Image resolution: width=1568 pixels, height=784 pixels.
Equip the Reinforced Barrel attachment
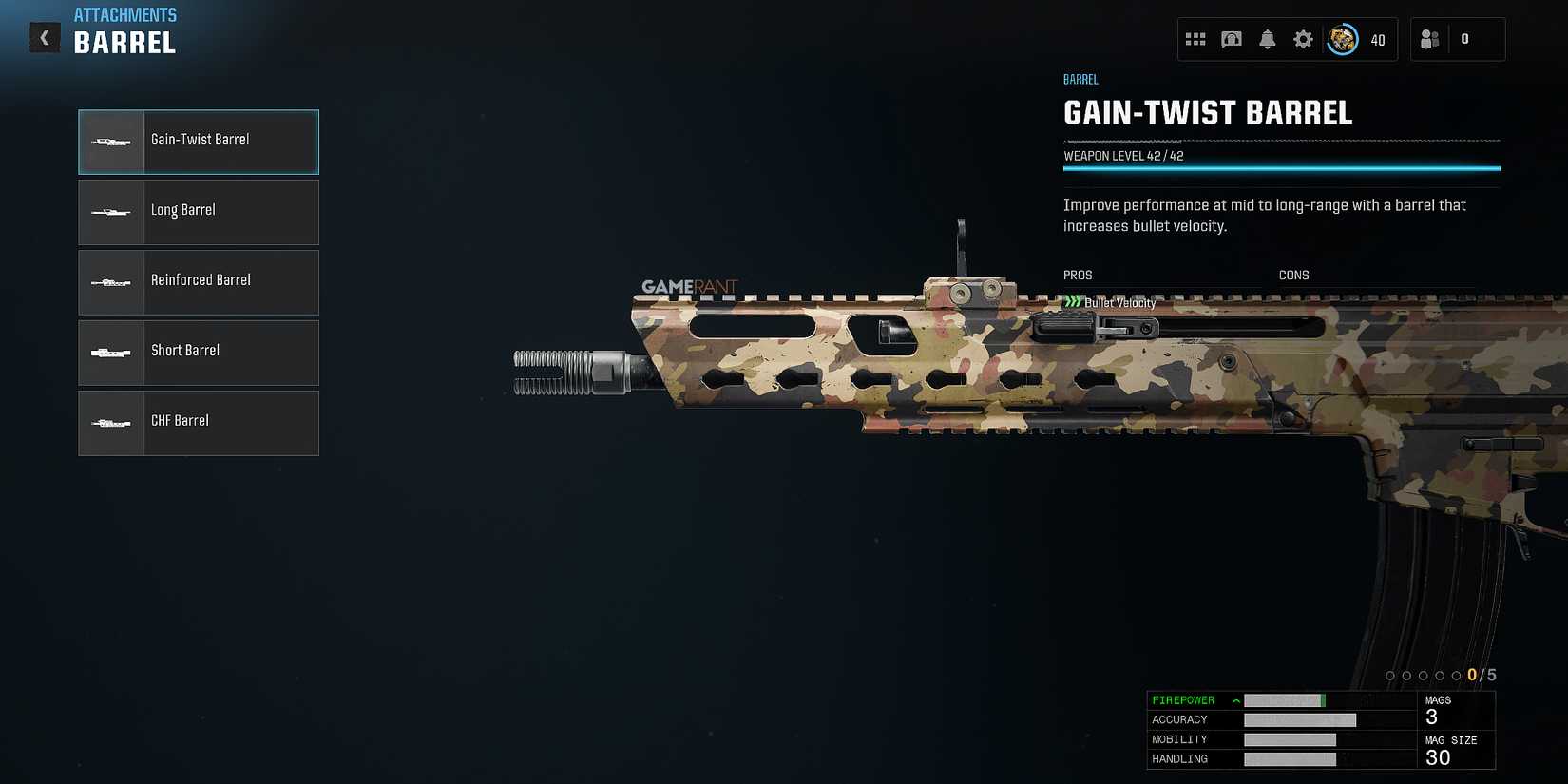click(198, 281)
